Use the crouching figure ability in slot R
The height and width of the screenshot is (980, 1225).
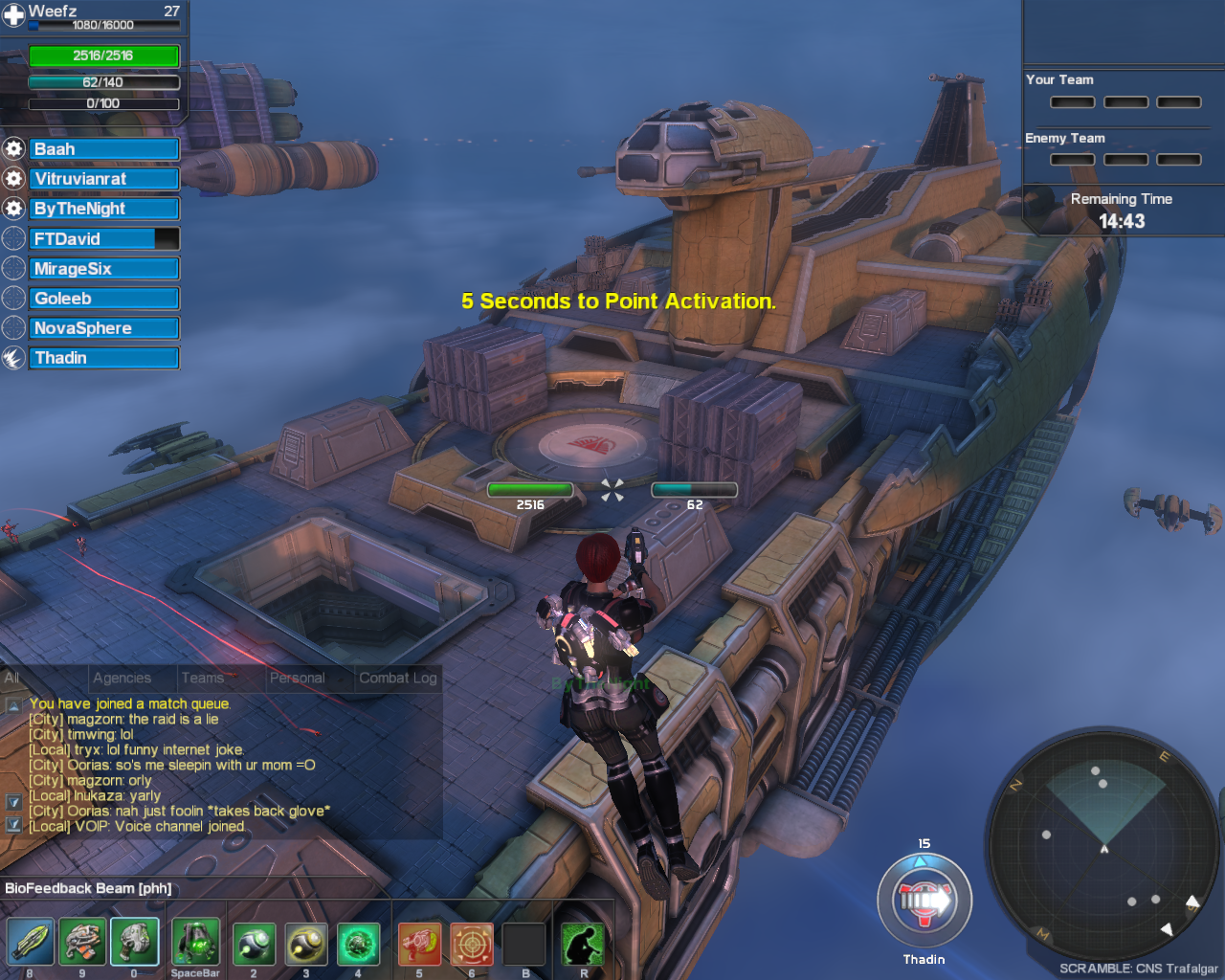(583, 945)
